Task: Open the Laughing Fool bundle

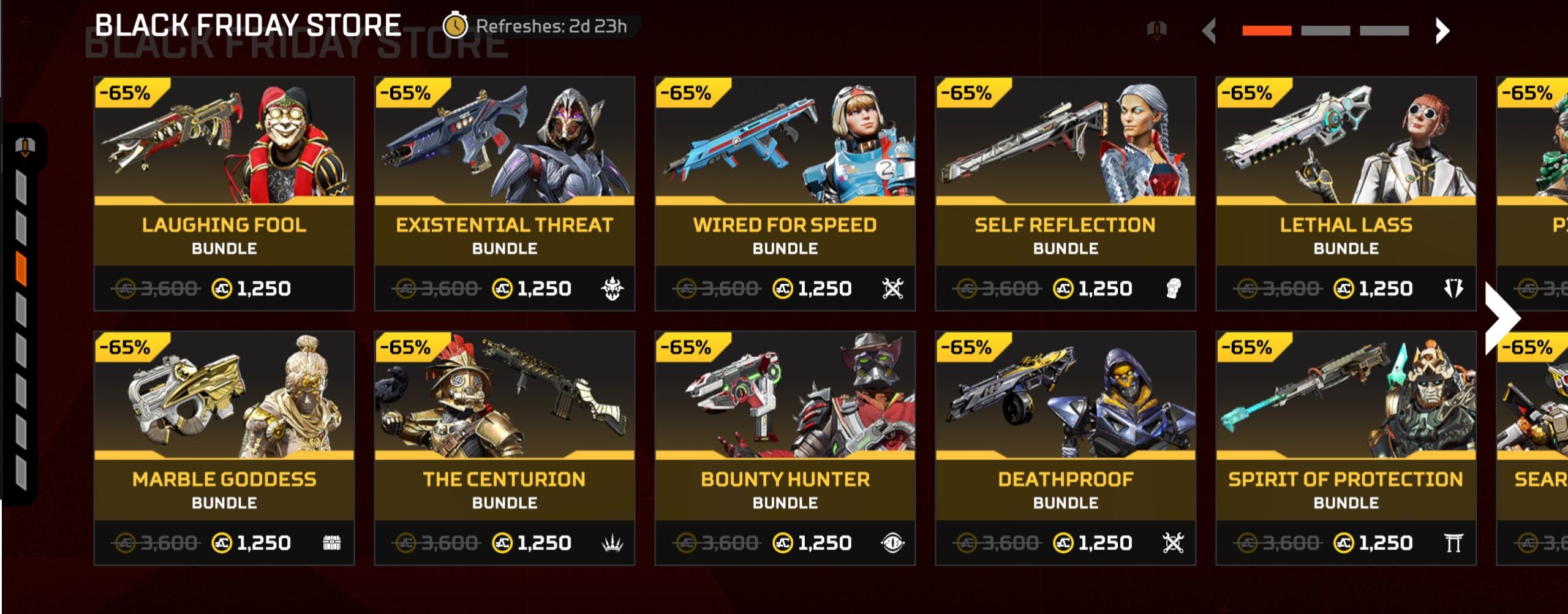Action: pyautogui.click(x=224, y=193)
